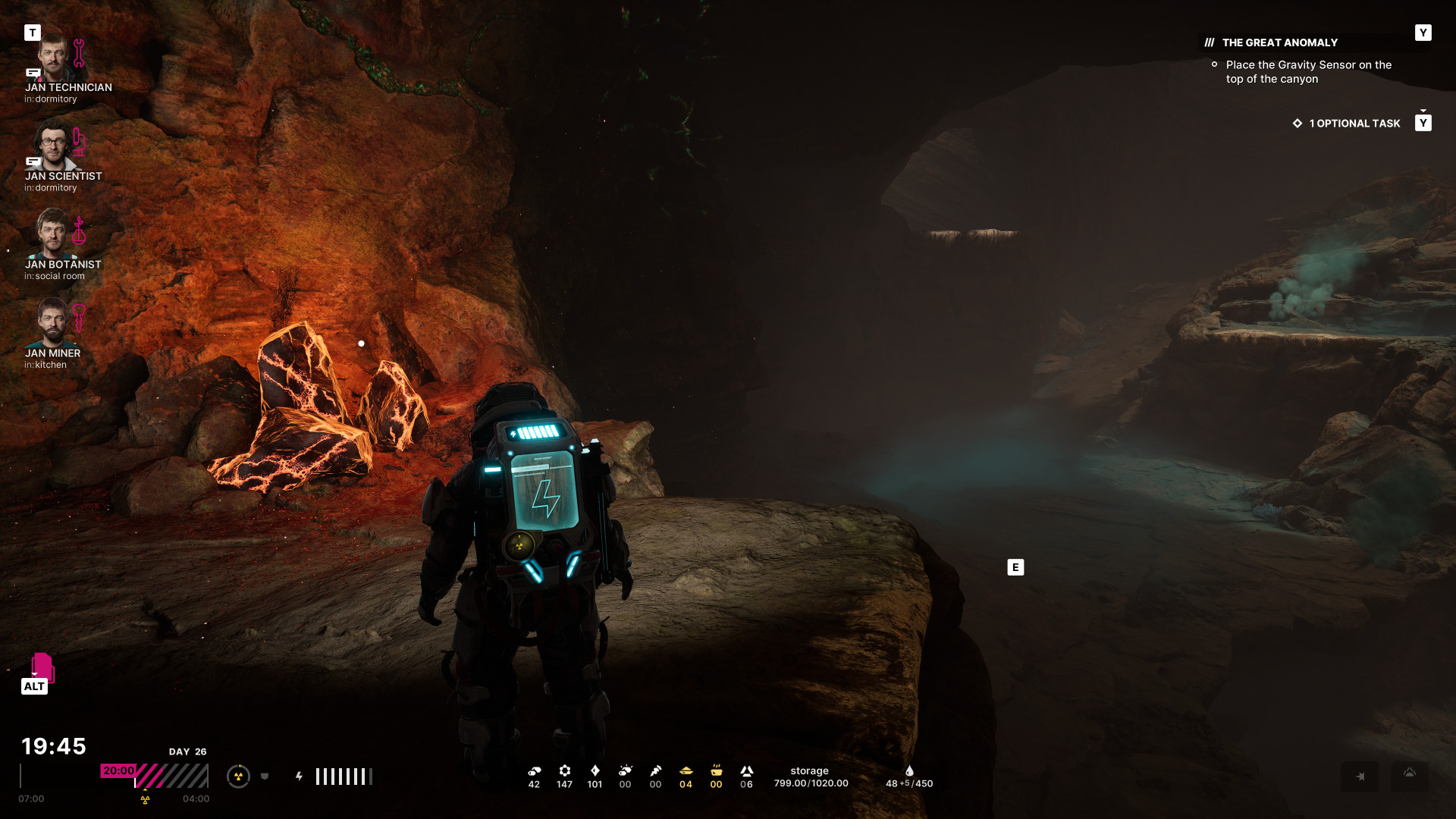Select the yellow cooked meals pot icon
The image size is (1456, 819).
tap(717, 771)
